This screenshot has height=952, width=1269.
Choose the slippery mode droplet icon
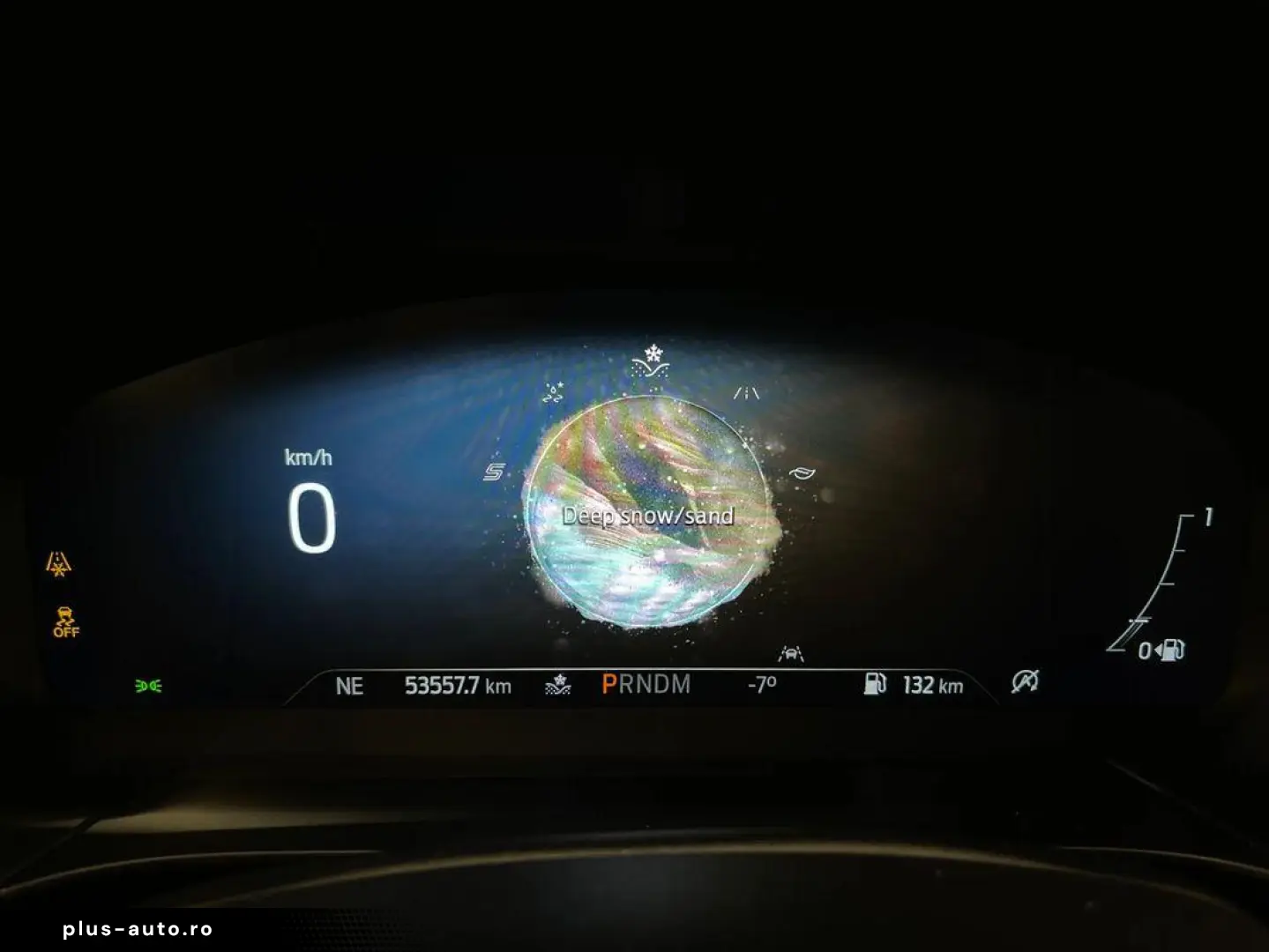click(554, 393)
